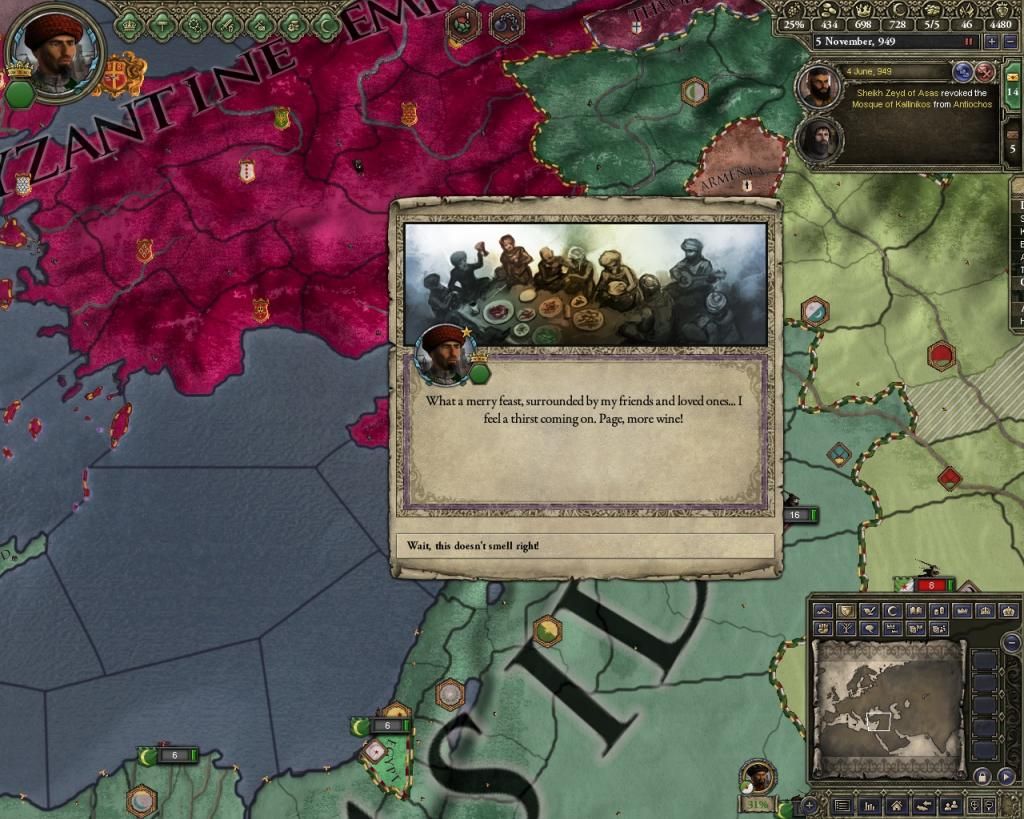The image size is (1024, 819).
Task: Choose "Wait, this doesn't smell right!" option
Action: coord(584,546)
